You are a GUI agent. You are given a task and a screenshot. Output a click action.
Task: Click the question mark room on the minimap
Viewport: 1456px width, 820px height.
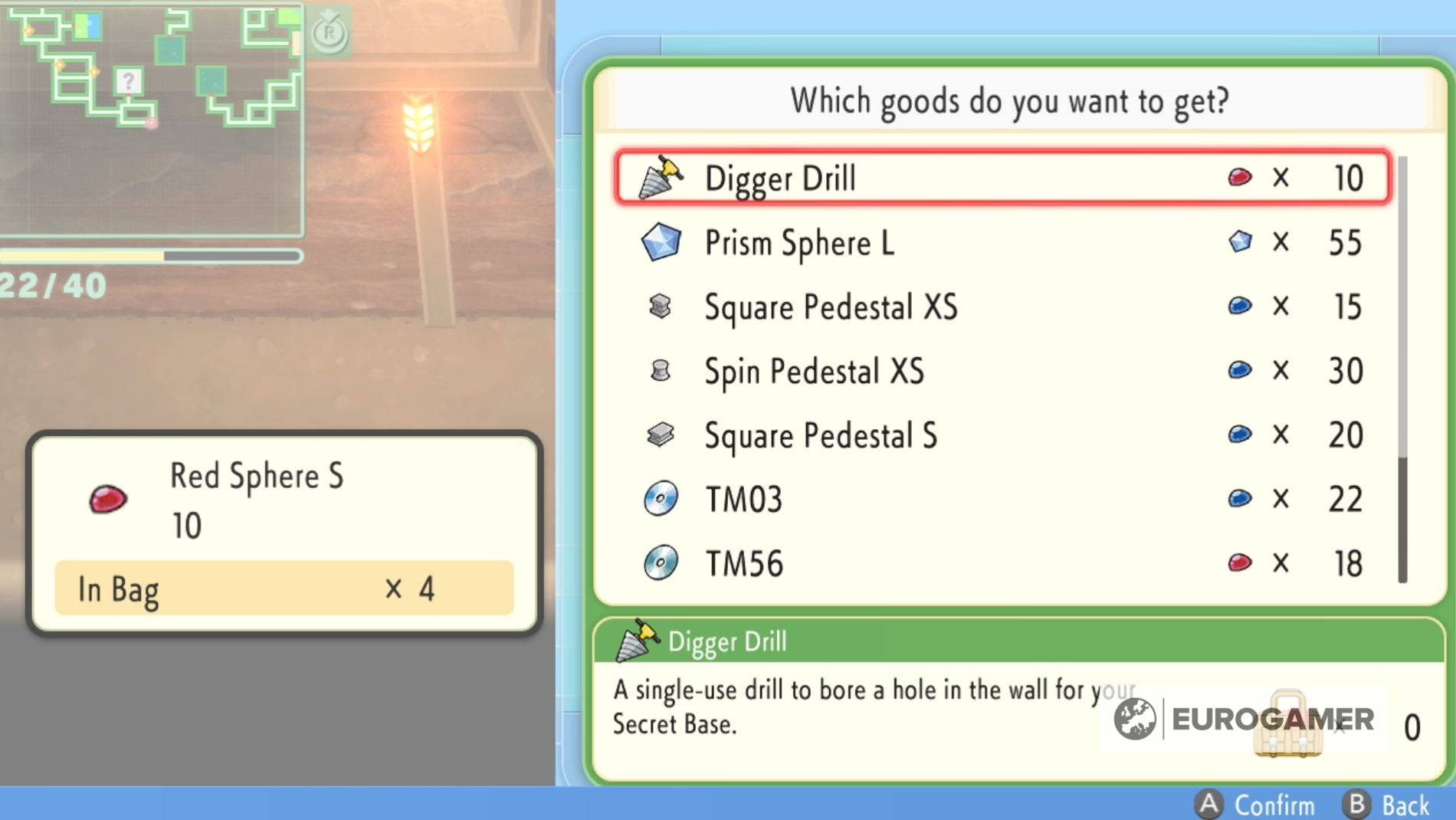click(x=129, y=80)
